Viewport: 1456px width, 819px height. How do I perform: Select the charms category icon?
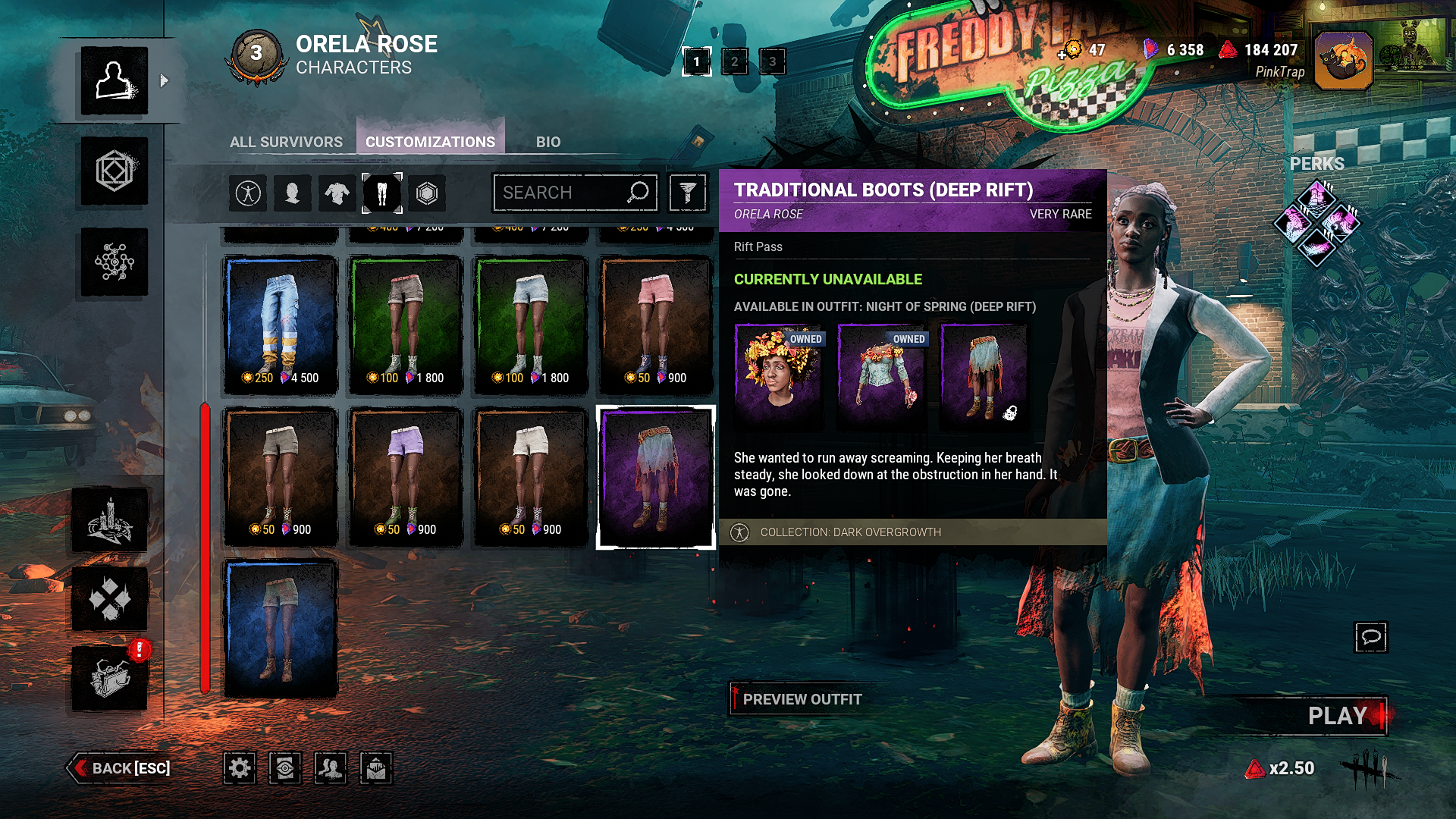427,193
